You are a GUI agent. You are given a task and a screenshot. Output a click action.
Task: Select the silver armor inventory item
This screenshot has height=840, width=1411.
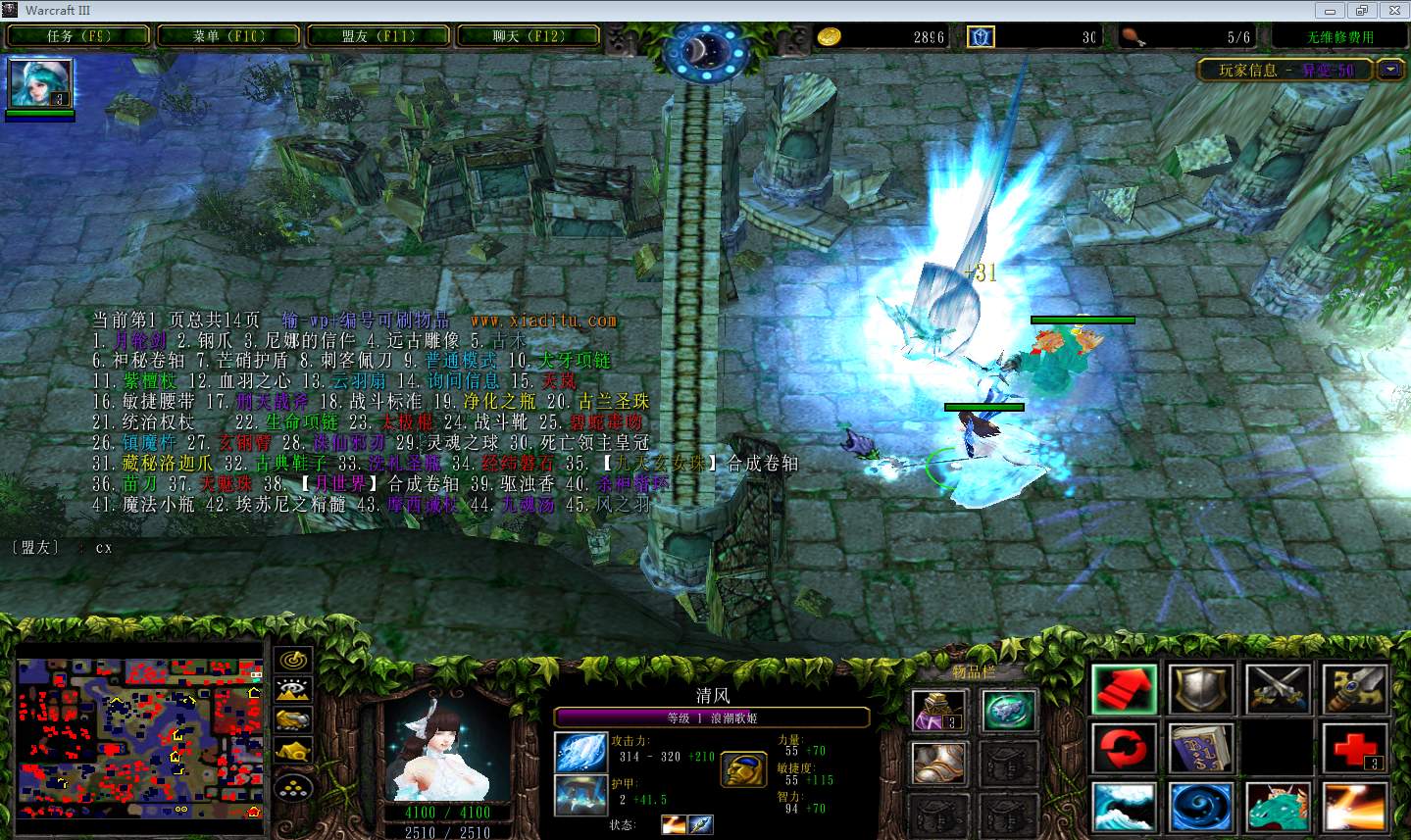[938, 764]
